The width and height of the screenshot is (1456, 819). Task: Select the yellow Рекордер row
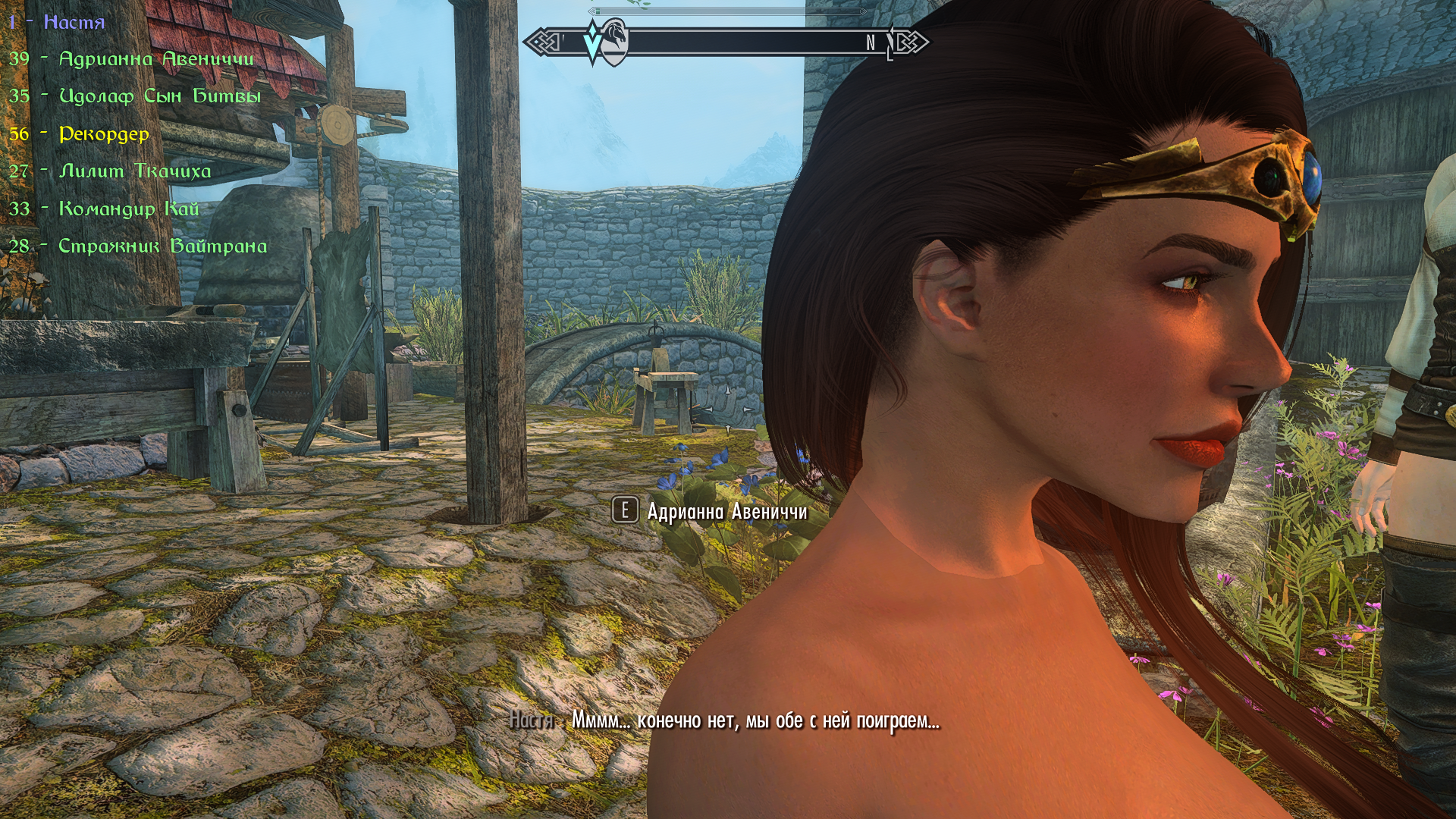point(104,134)
